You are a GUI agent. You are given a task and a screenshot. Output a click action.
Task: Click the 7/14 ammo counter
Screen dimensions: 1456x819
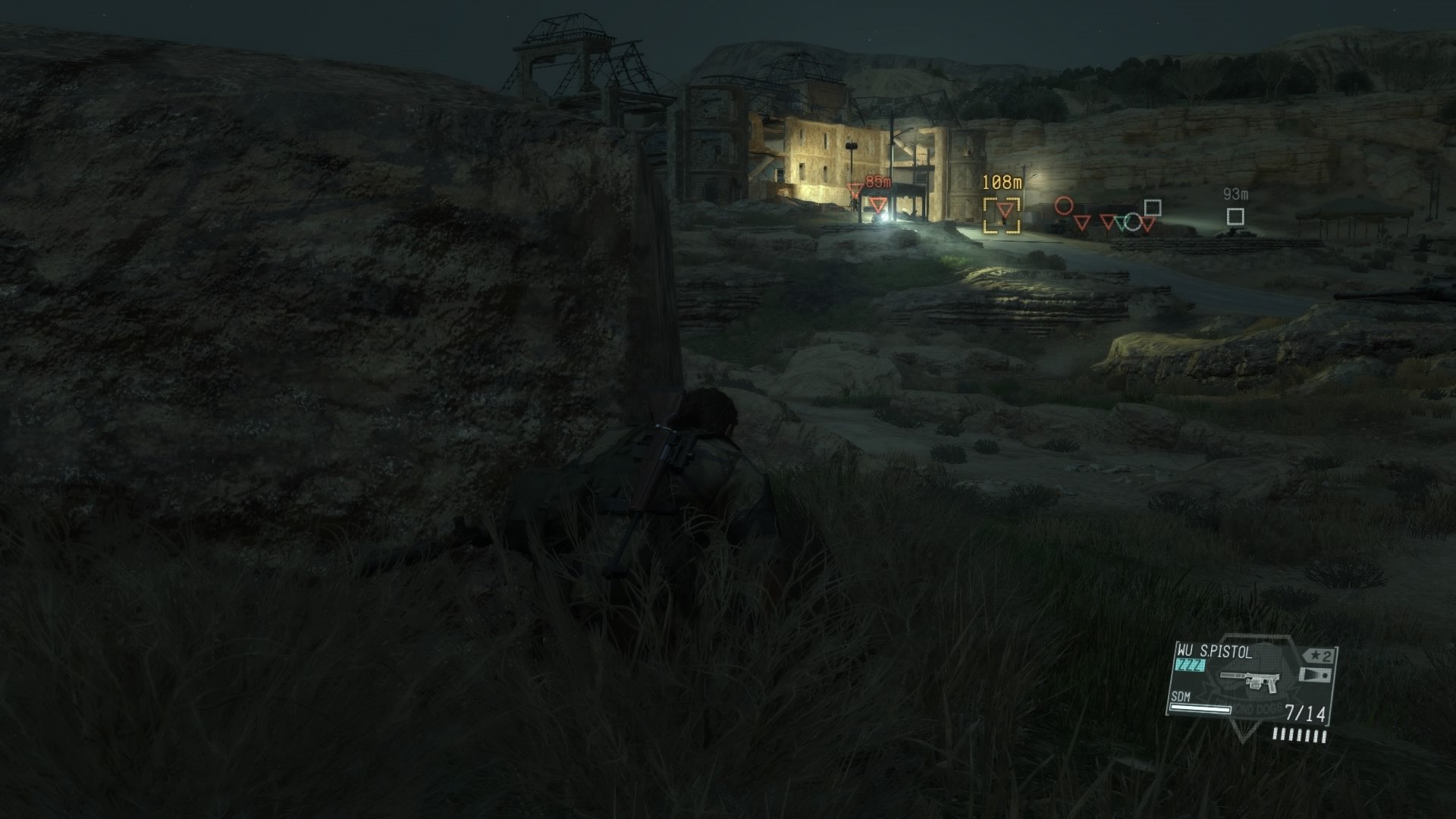pos(1305,713)
